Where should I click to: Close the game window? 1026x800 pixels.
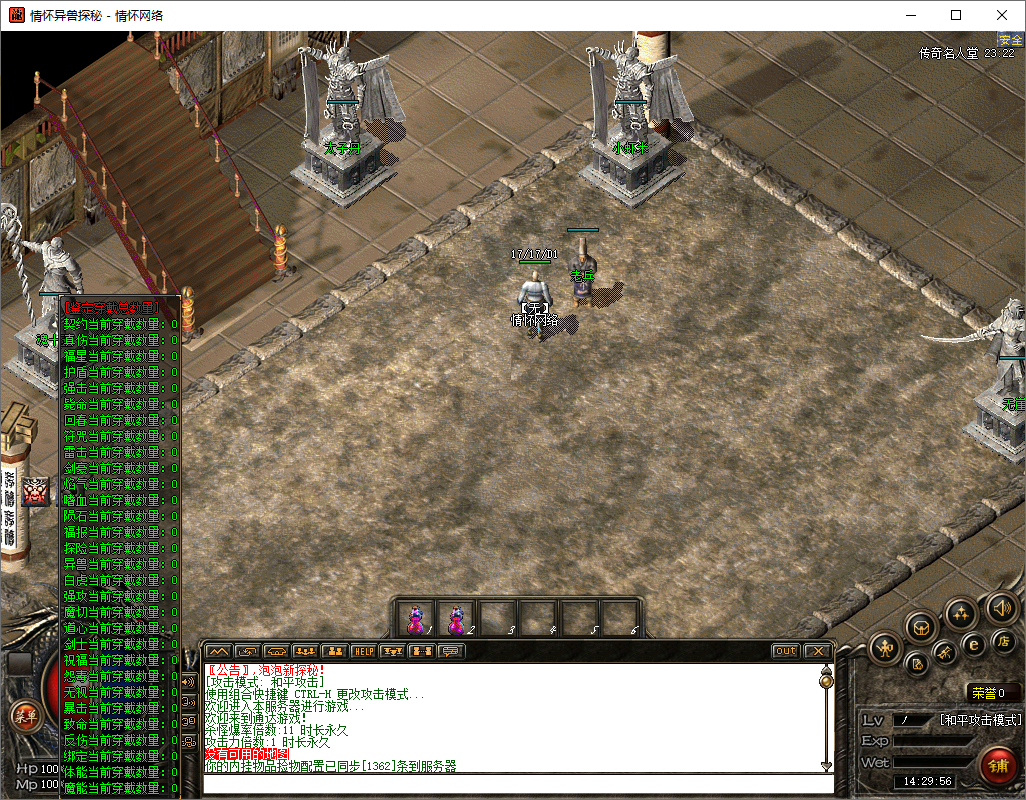point(1002,15)
